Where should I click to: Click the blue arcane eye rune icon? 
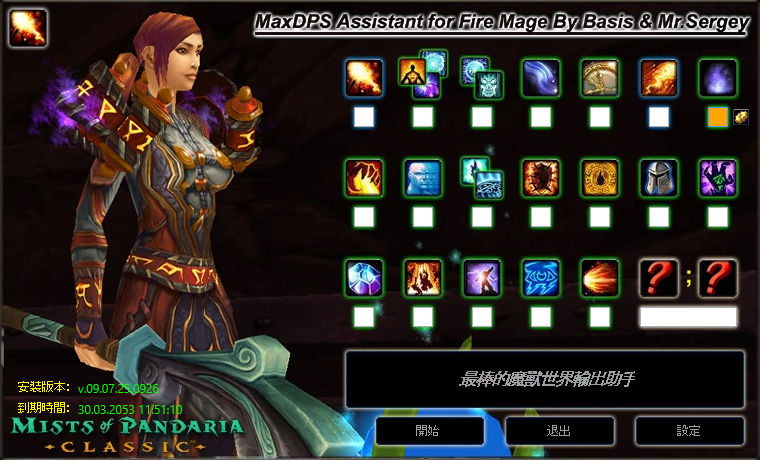[x=541, y=278]
